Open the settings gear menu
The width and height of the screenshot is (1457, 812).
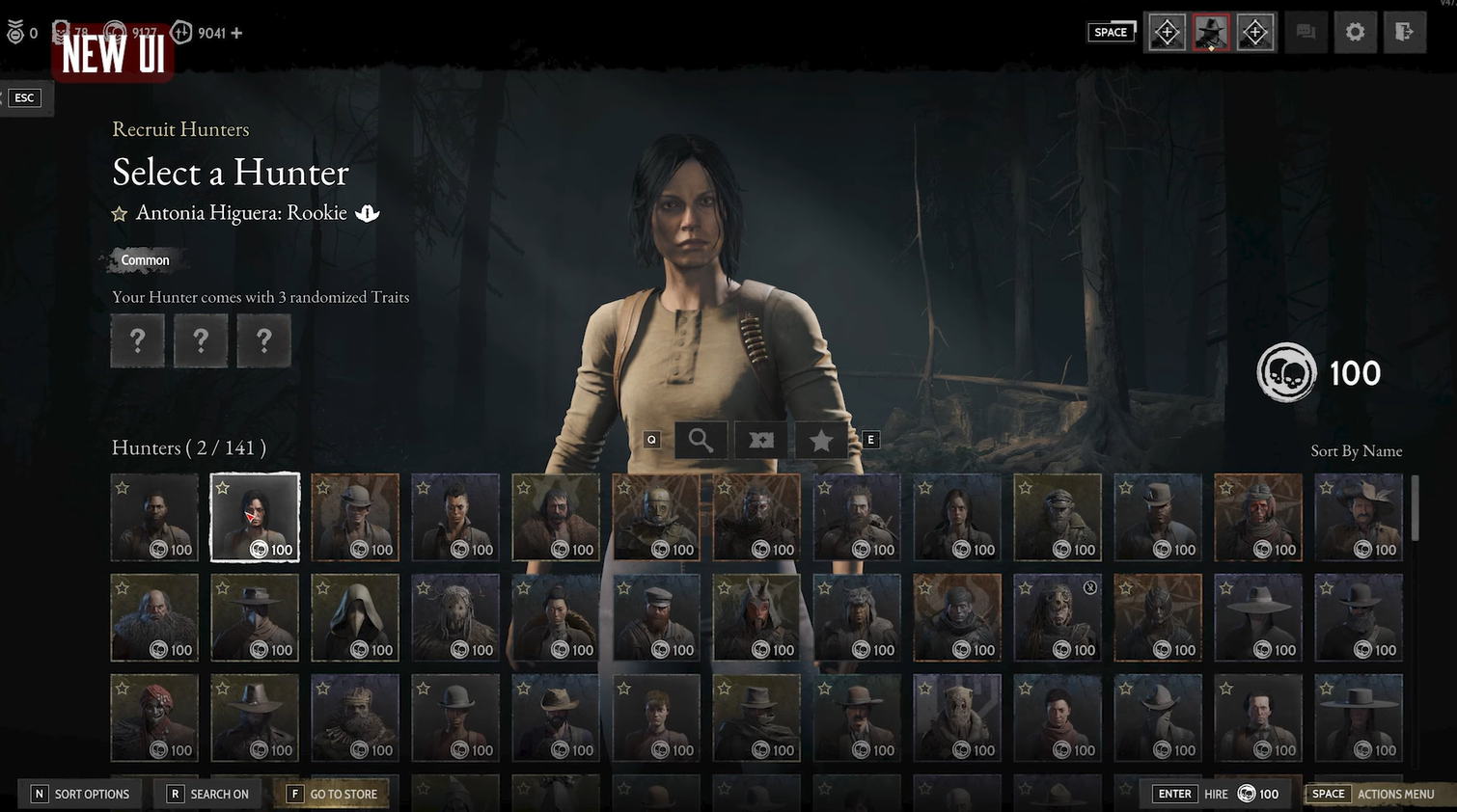pyautogui.click(x=1355, y=33)
